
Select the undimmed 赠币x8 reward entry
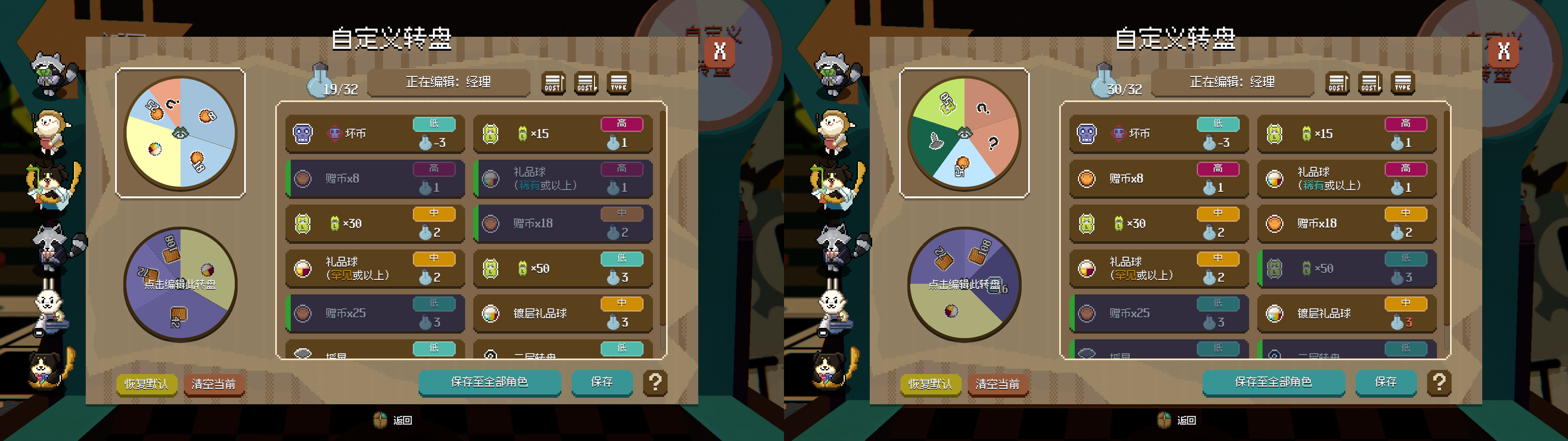coord(1159,178)
